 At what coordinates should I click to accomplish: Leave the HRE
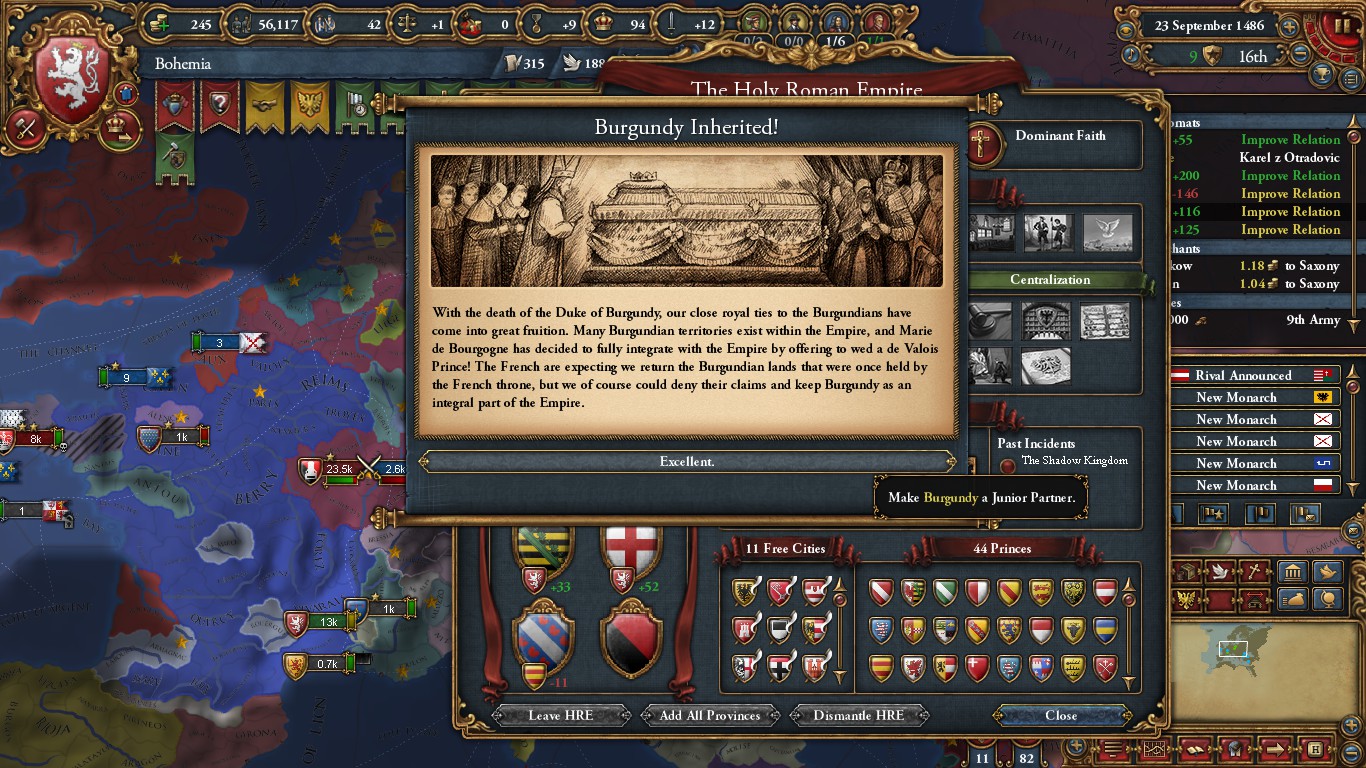(560, 715)
